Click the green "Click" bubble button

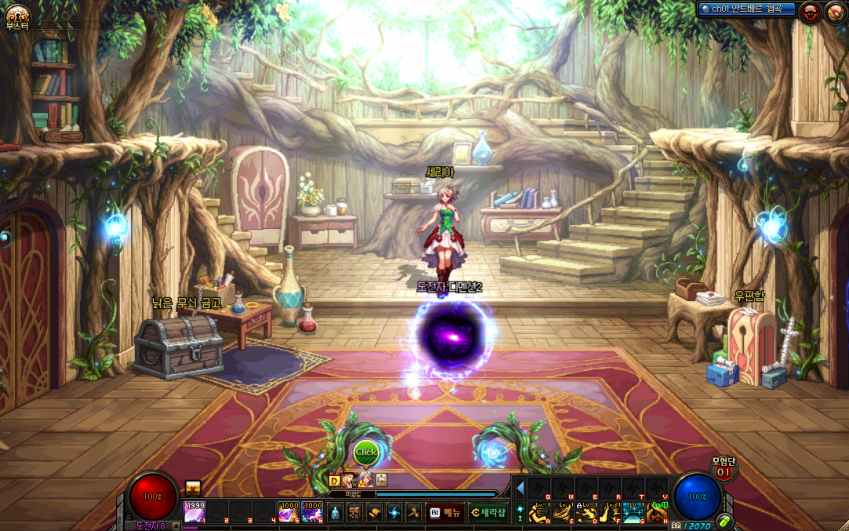tap(367, 453)
